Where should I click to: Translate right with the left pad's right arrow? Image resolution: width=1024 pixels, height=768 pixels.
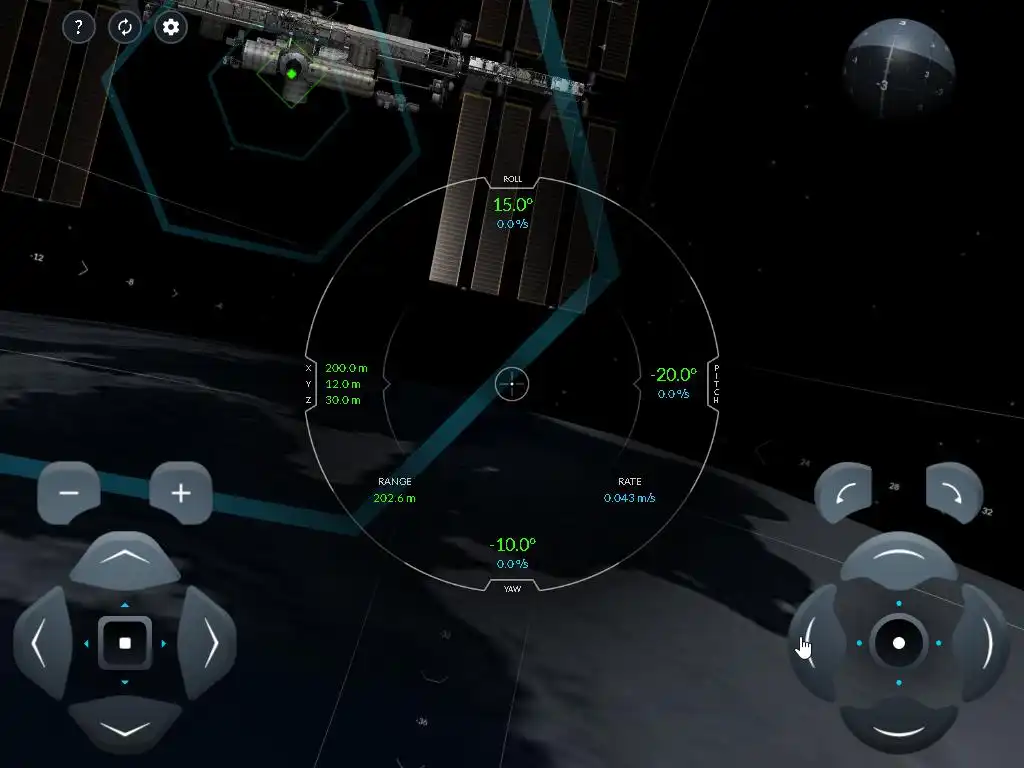point(208,643)
